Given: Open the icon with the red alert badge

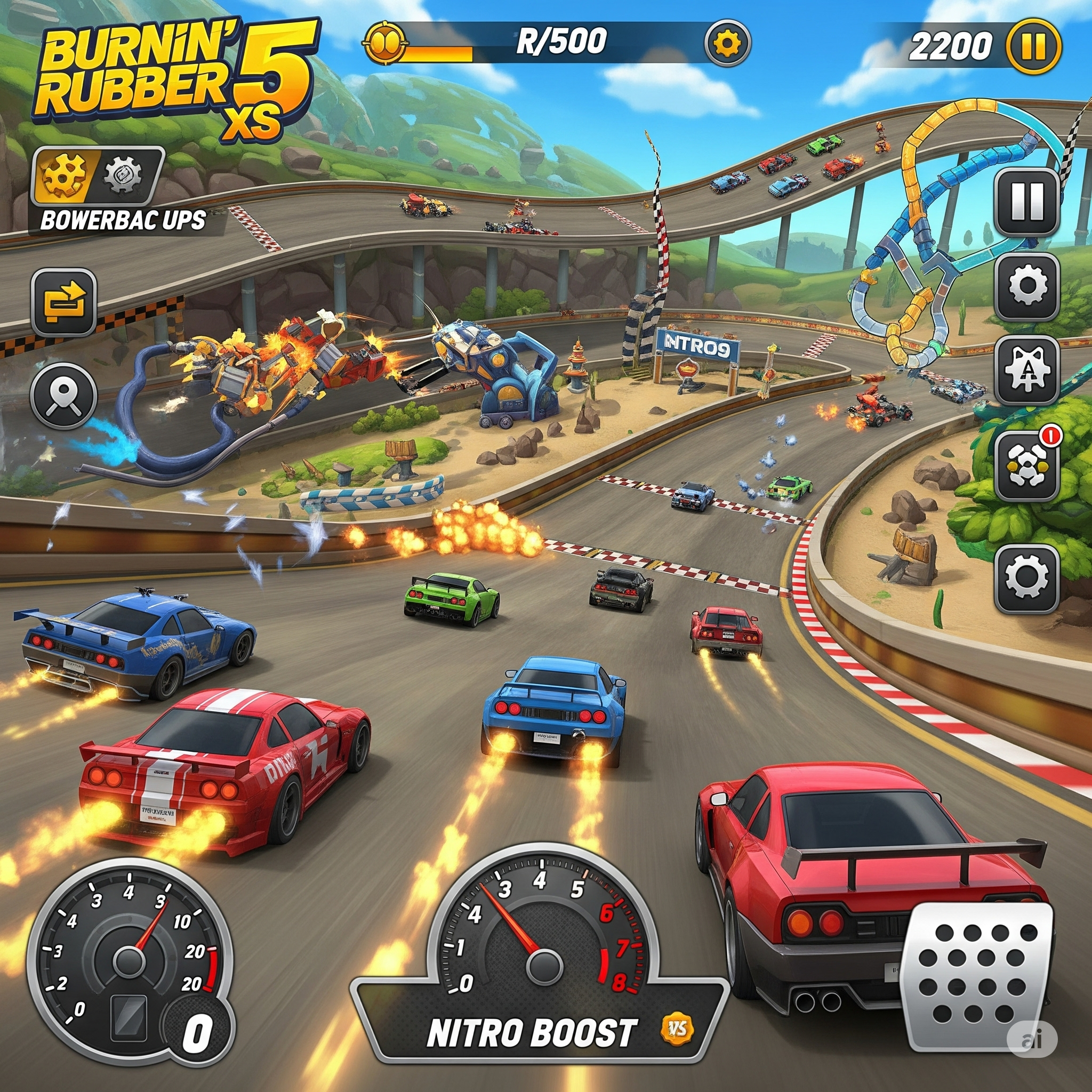Looking at the screenshot, I should pyautogui.click(x=1026, y=465).
